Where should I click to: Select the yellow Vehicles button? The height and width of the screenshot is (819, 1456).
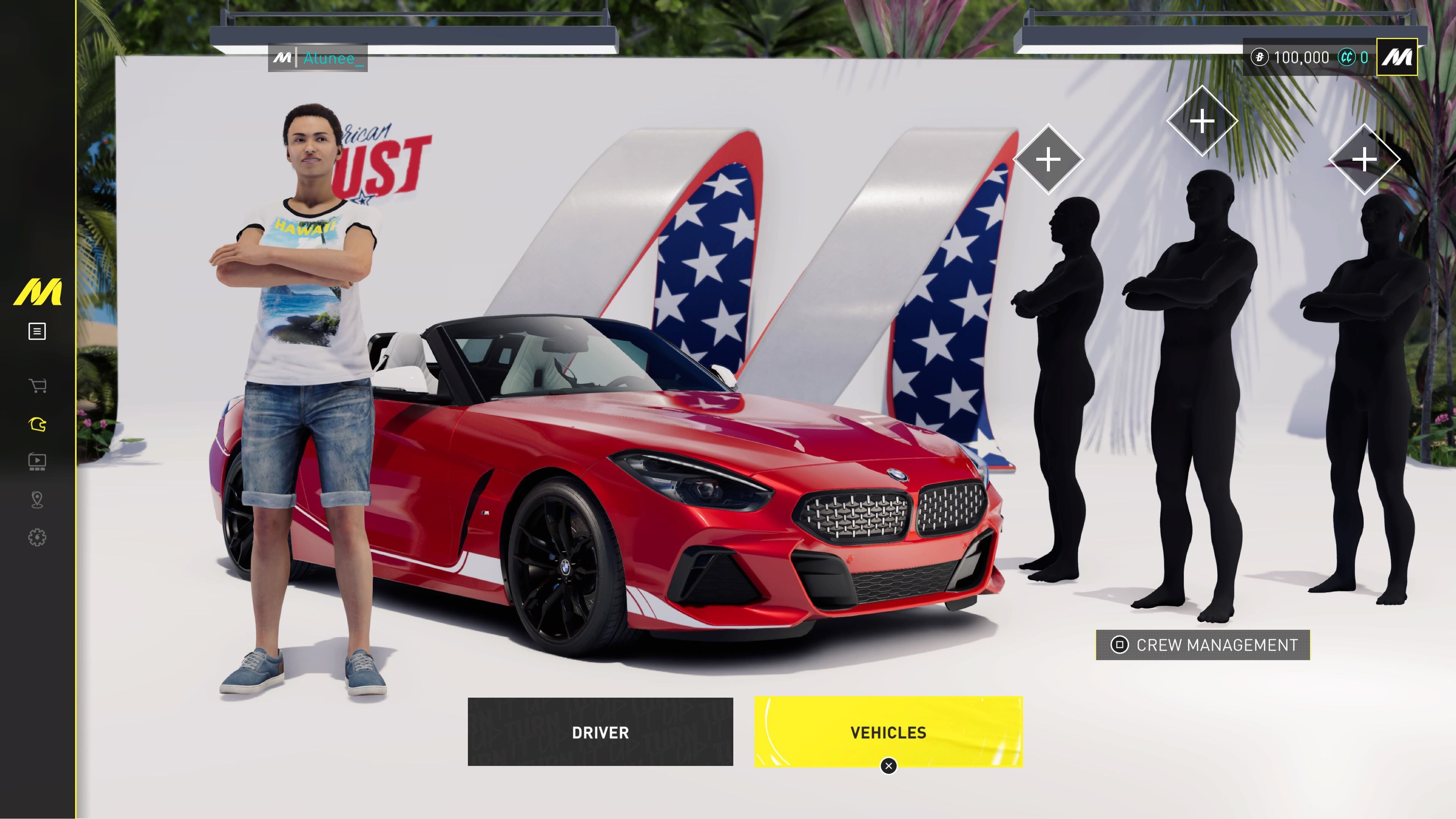click(x=888, y=732)
